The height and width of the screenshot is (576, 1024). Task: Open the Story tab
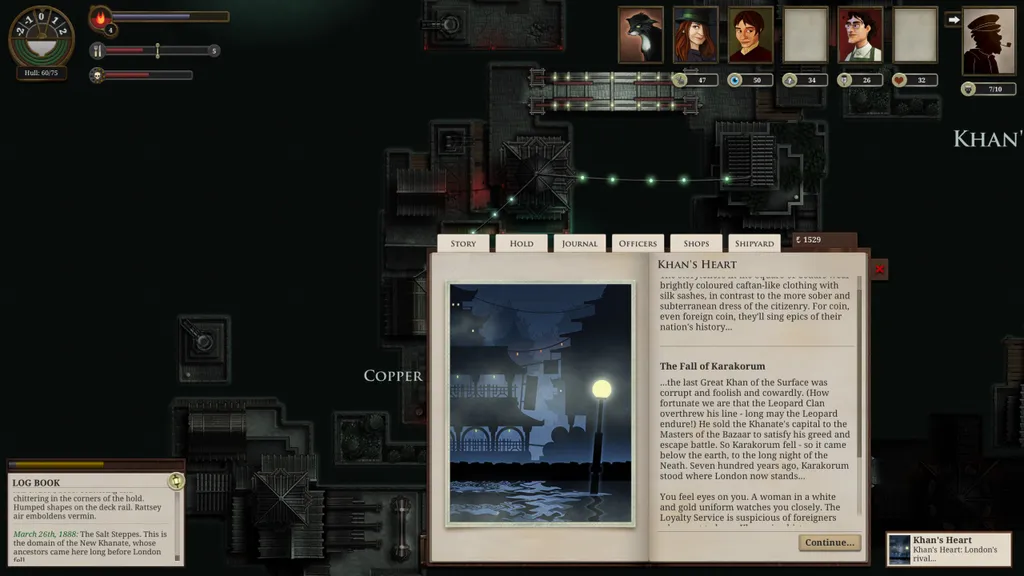click(463, 243)
